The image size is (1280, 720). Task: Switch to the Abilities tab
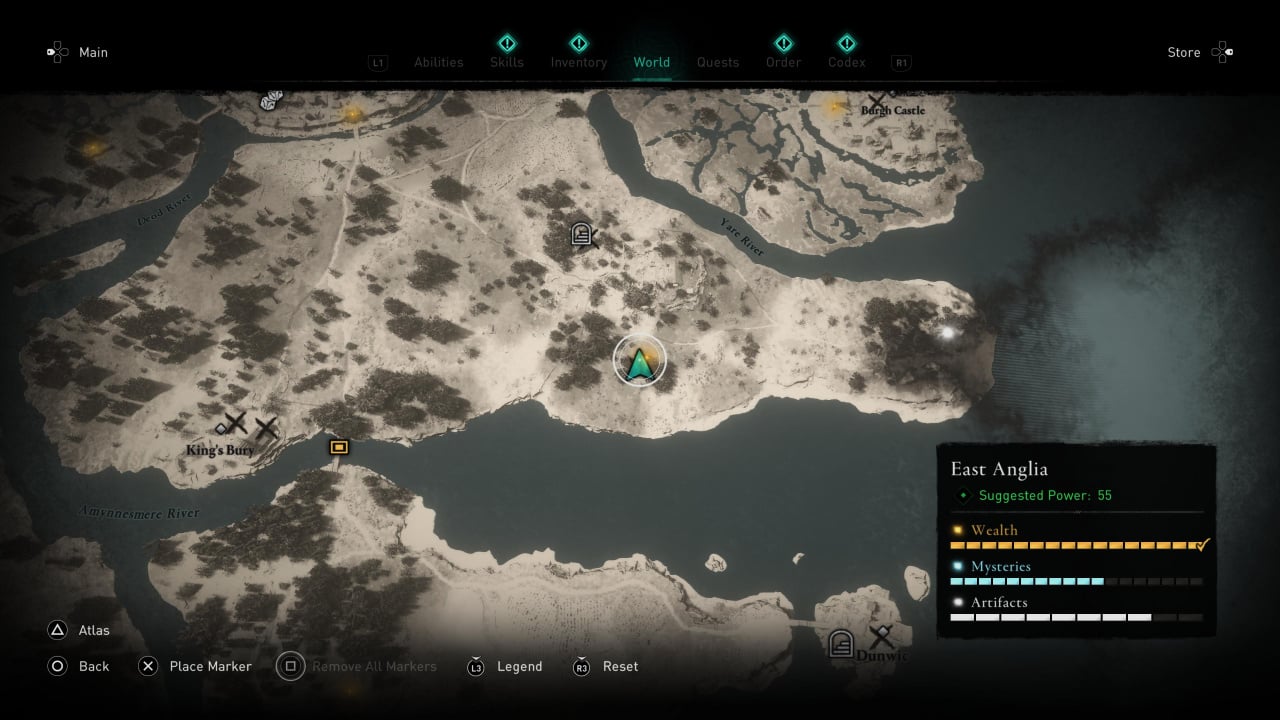tap(438, 62)
